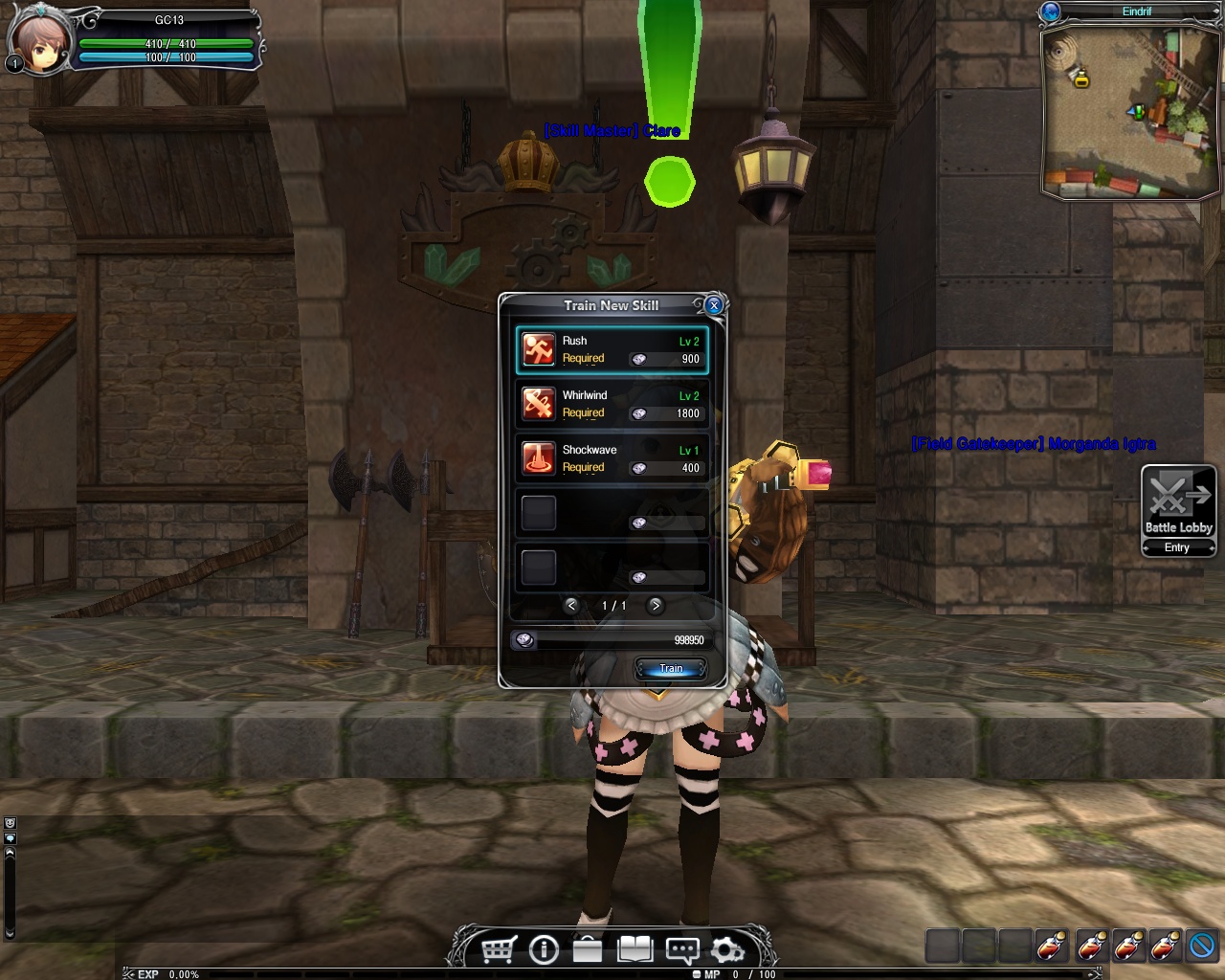The image size is (1225, 980).
Task: Open the chat speech bubble menu
Action: tap(681, 949)
